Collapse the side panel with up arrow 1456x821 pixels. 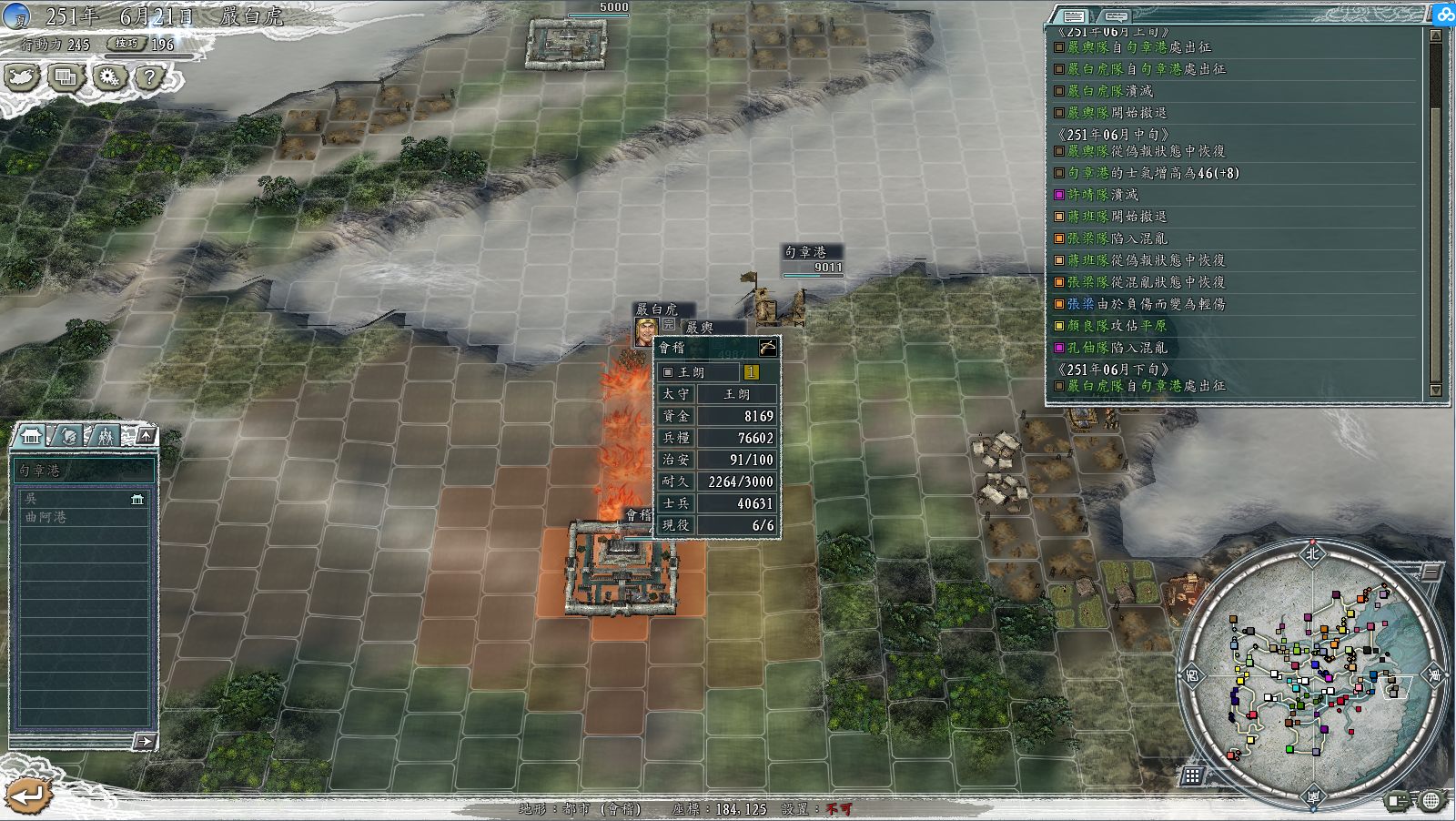click(x=146, y=436)
